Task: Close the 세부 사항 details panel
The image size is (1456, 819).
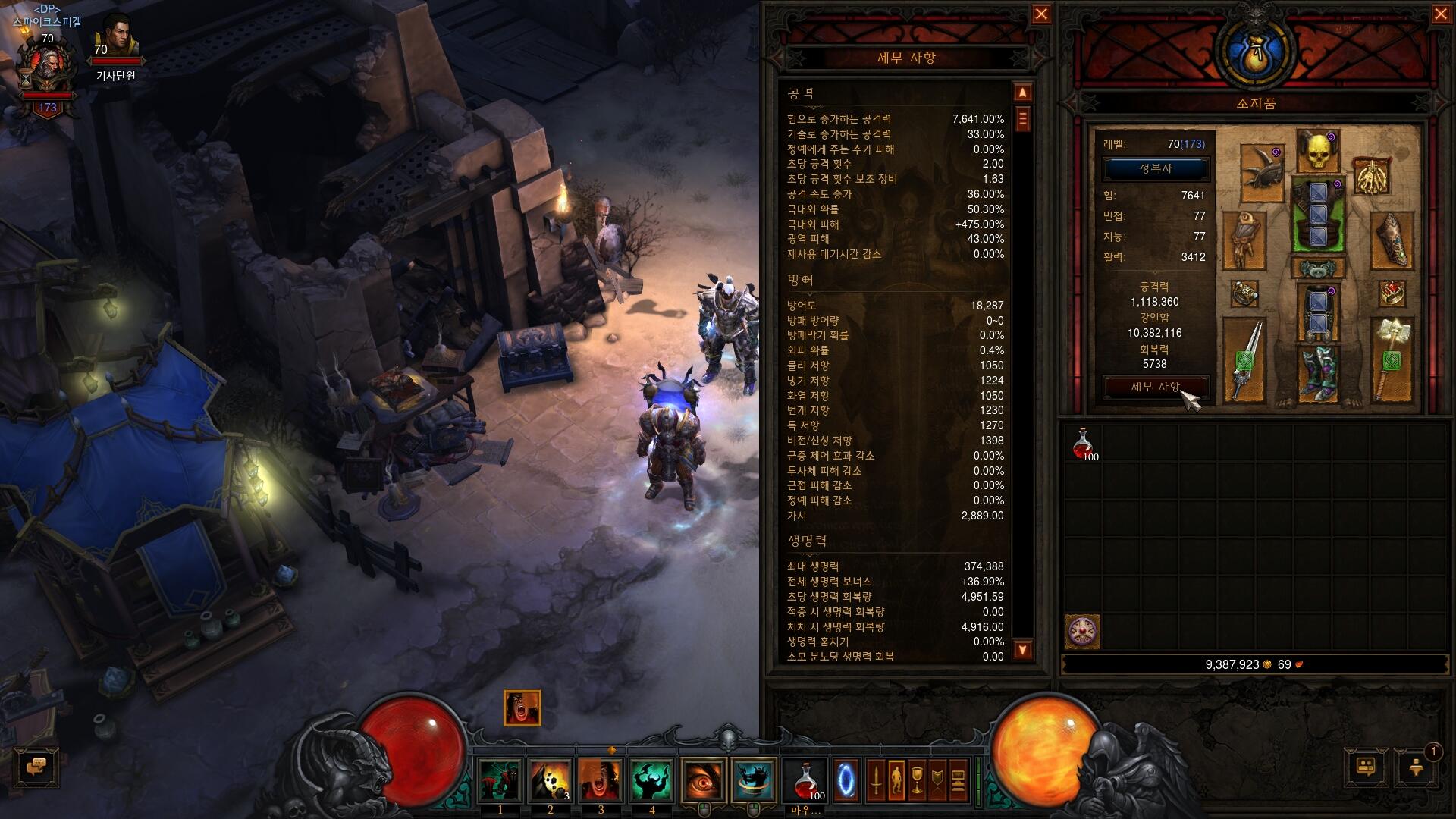Action: [1041, 14]
